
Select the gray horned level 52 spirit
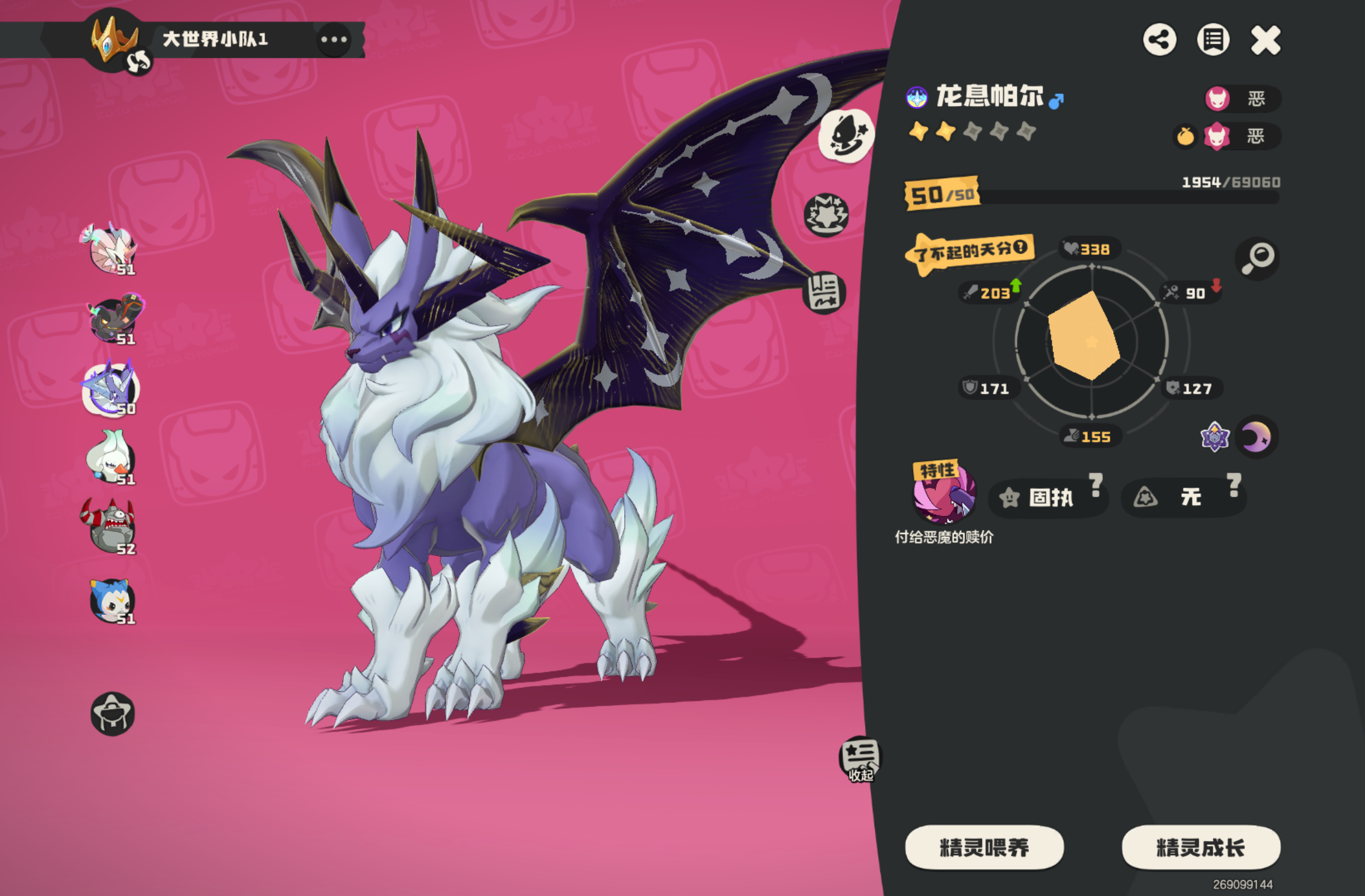[x=110, y=526]
